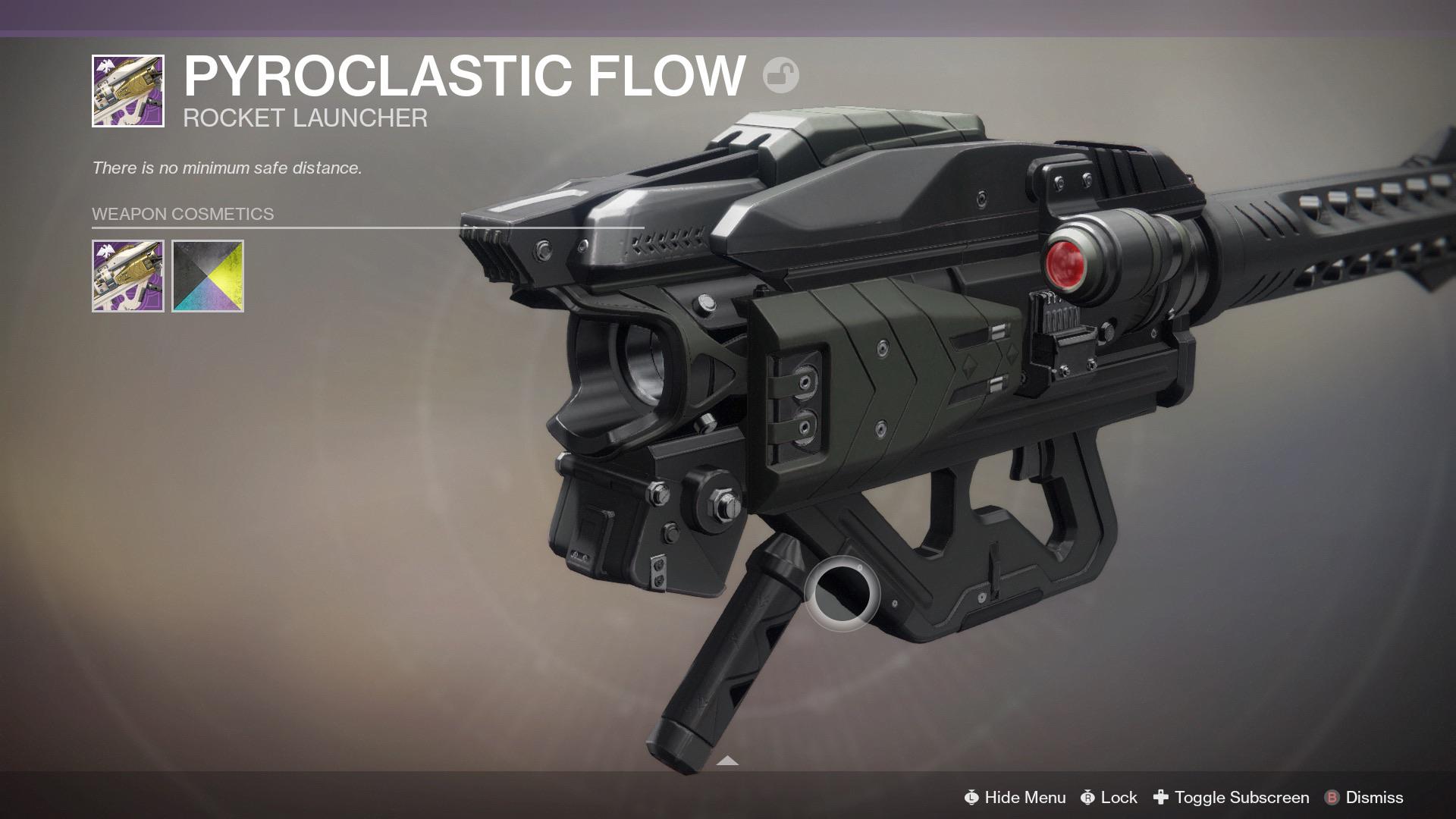Click the D-pad icon beside Toggle Subscreen
1456x819 pixels.
pyautogui.click(x=1160, y=798)
